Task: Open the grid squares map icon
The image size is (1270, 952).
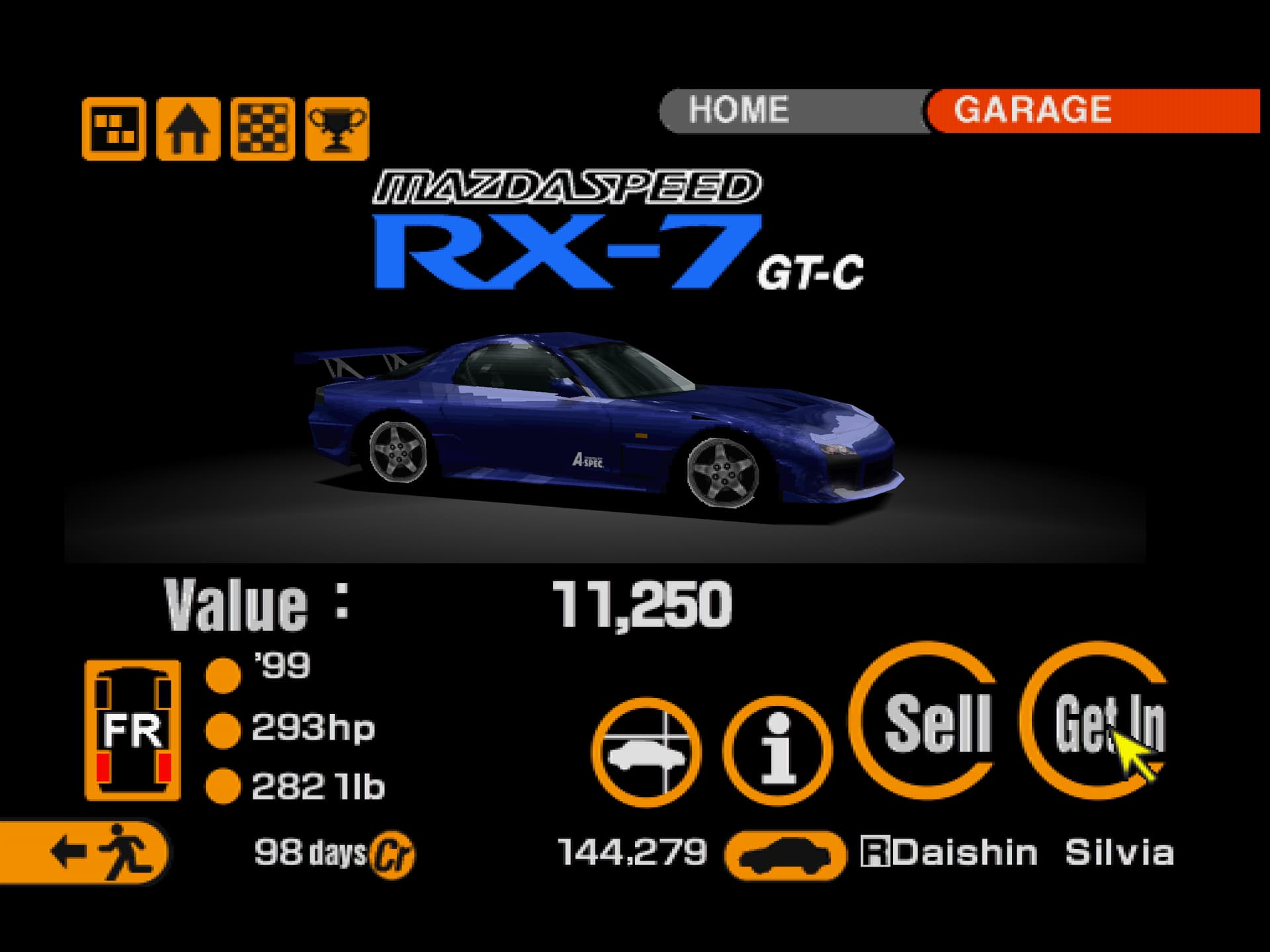Action: tap(114, 128)
